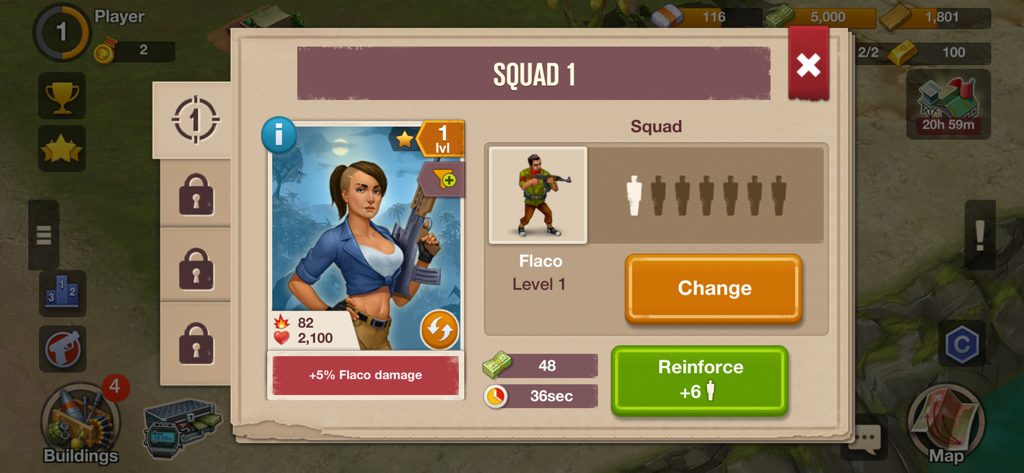This screenshot has height=473, width=1024.
Task: Reinforce the squad with +6 soldiers
Action: coord(699,379)
